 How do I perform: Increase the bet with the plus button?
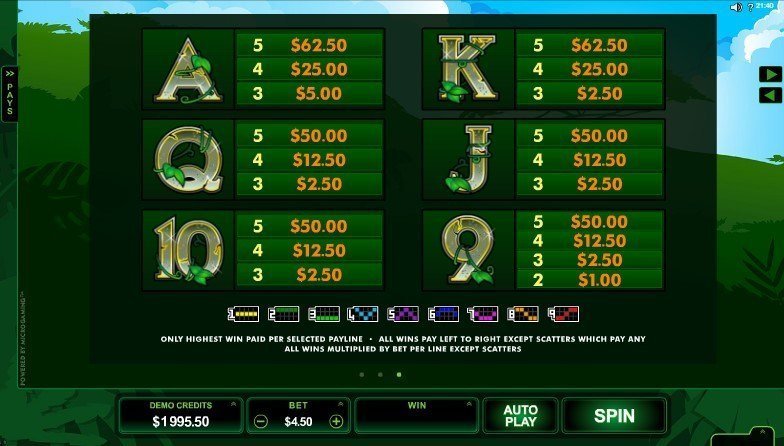(336, 421)
